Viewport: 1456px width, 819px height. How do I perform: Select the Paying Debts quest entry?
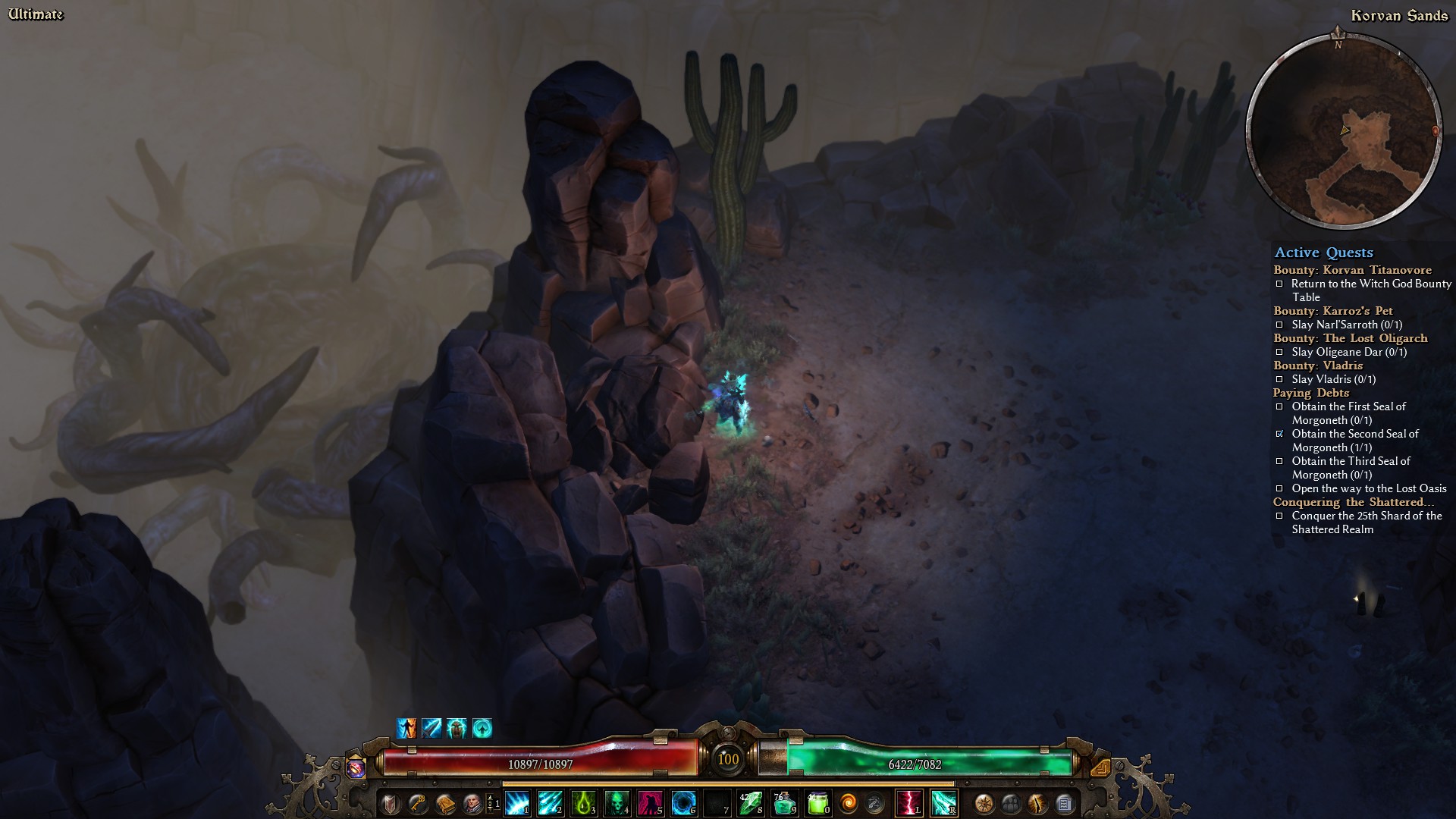click(1310, 393)
